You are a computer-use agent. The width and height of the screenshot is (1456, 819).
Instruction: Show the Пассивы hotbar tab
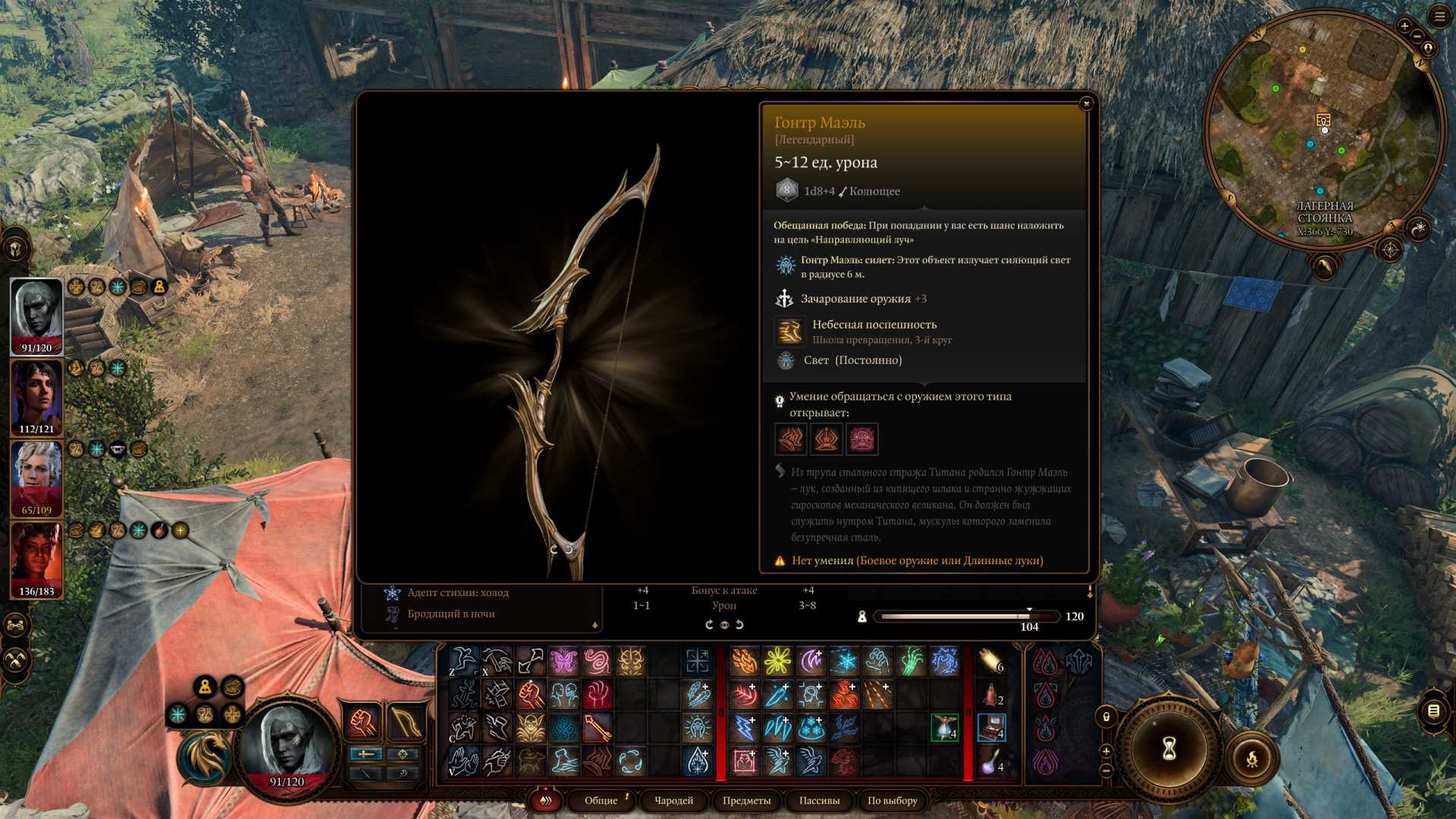(x=819, y=800)
